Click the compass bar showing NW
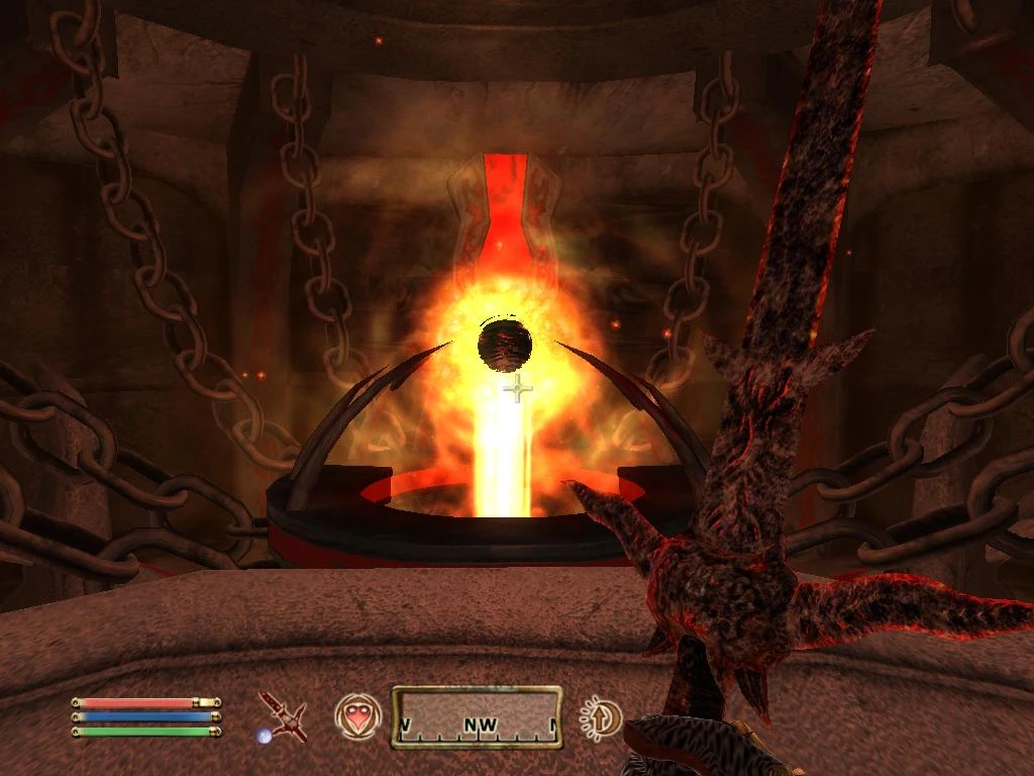 (x=476, y=717)
